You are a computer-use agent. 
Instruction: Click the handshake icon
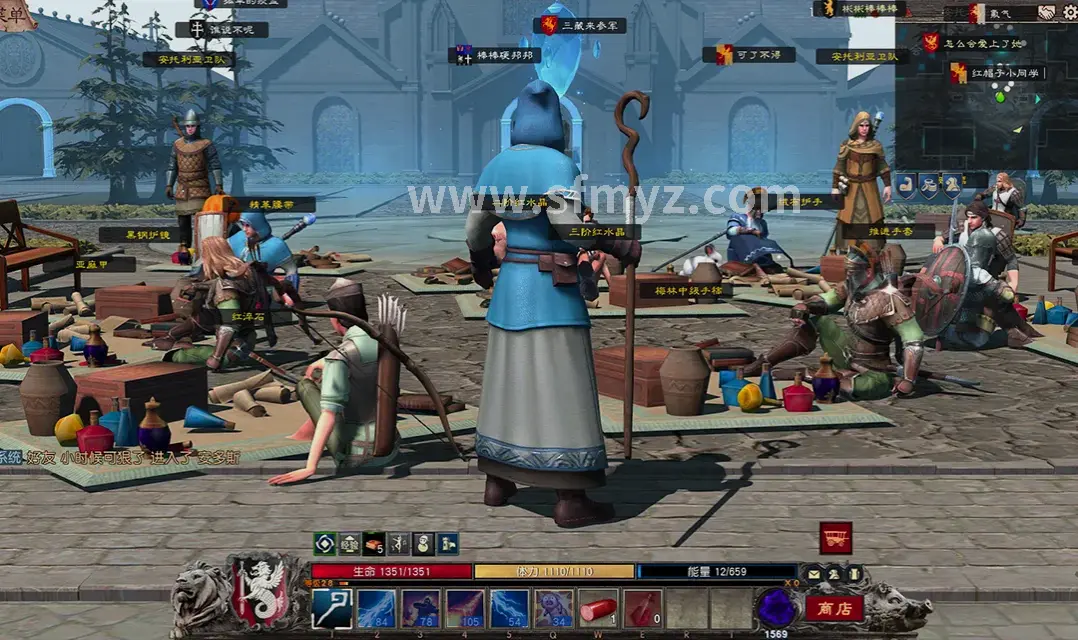(1046, 12)
